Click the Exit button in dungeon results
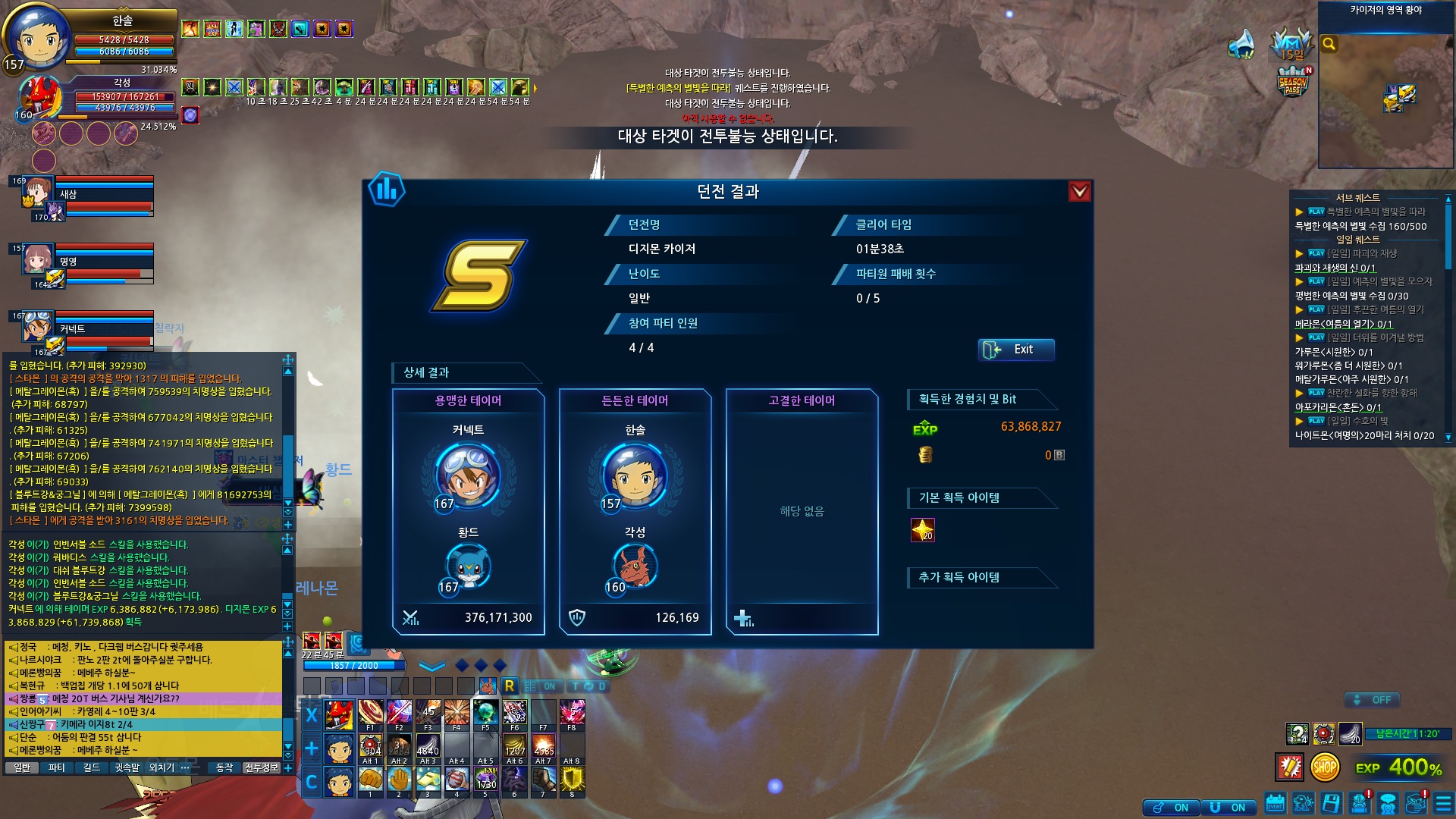This screenshot has height=819, width=1456. tap(1016, 350)
